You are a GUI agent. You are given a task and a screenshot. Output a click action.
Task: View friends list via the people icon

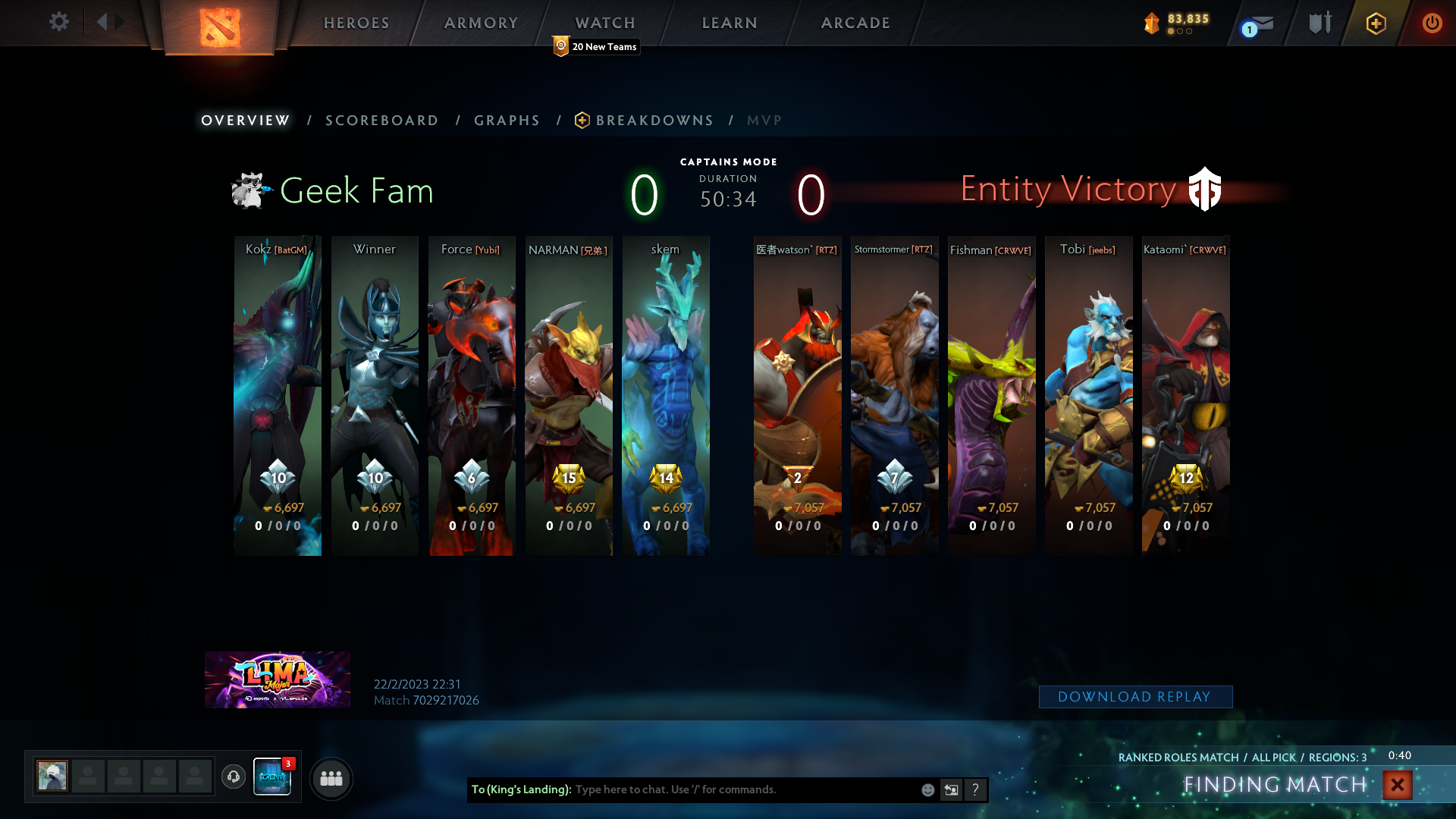[x=331, y=778]
